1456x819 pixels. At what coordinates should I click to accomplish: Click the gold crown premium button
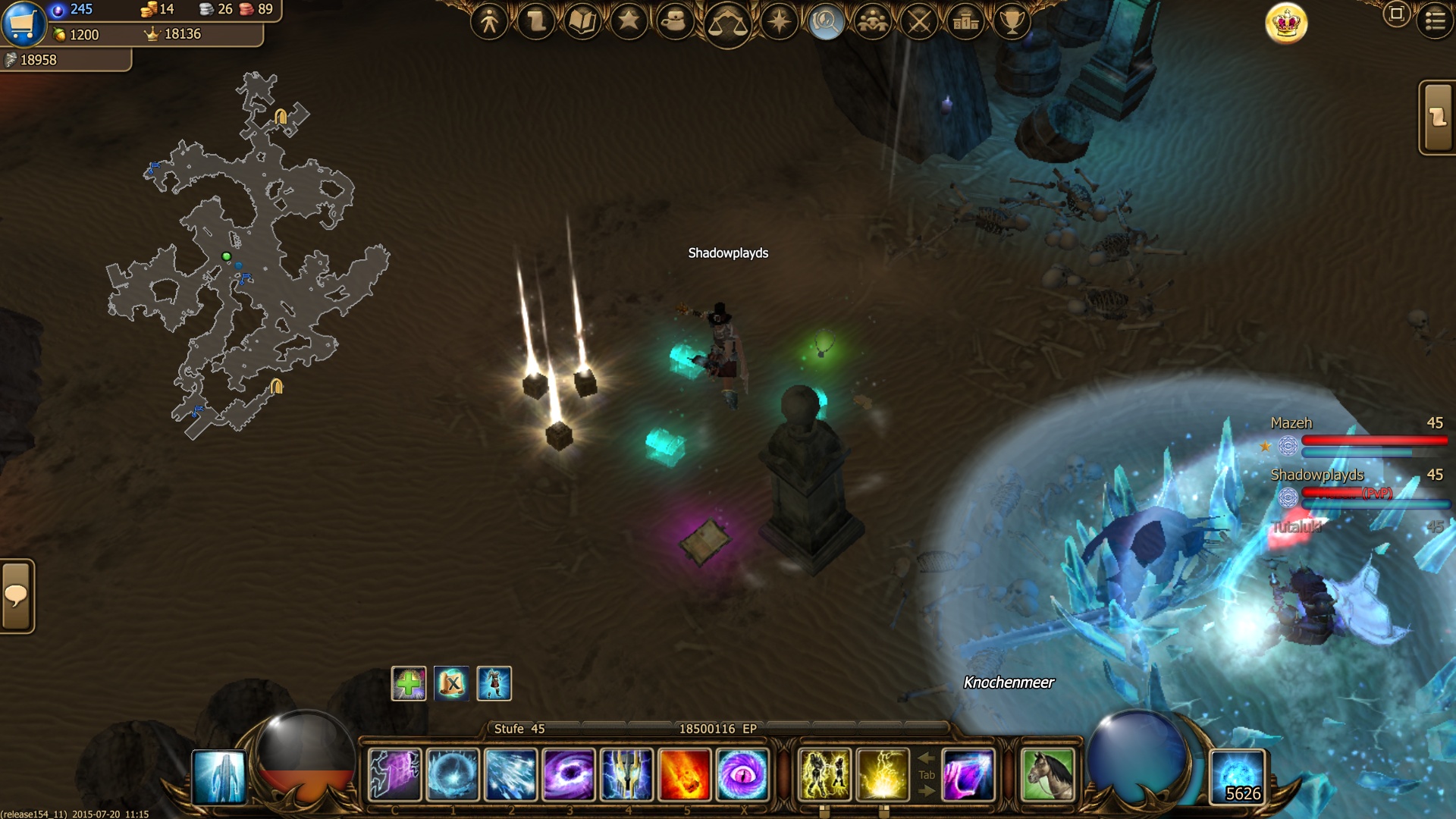(1286, 23)
